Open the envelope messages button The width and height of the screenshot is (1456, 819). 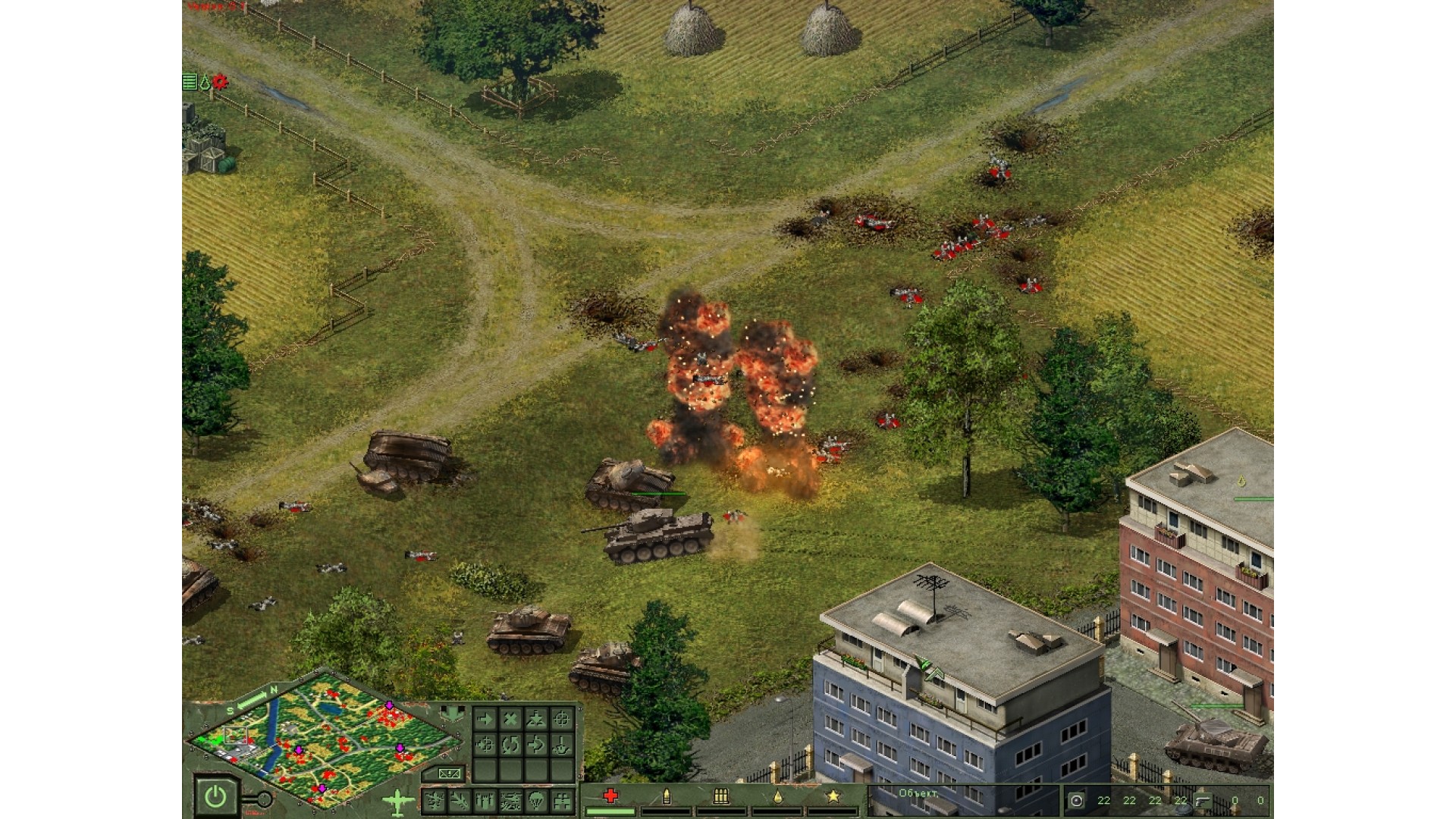pos(450,773)
